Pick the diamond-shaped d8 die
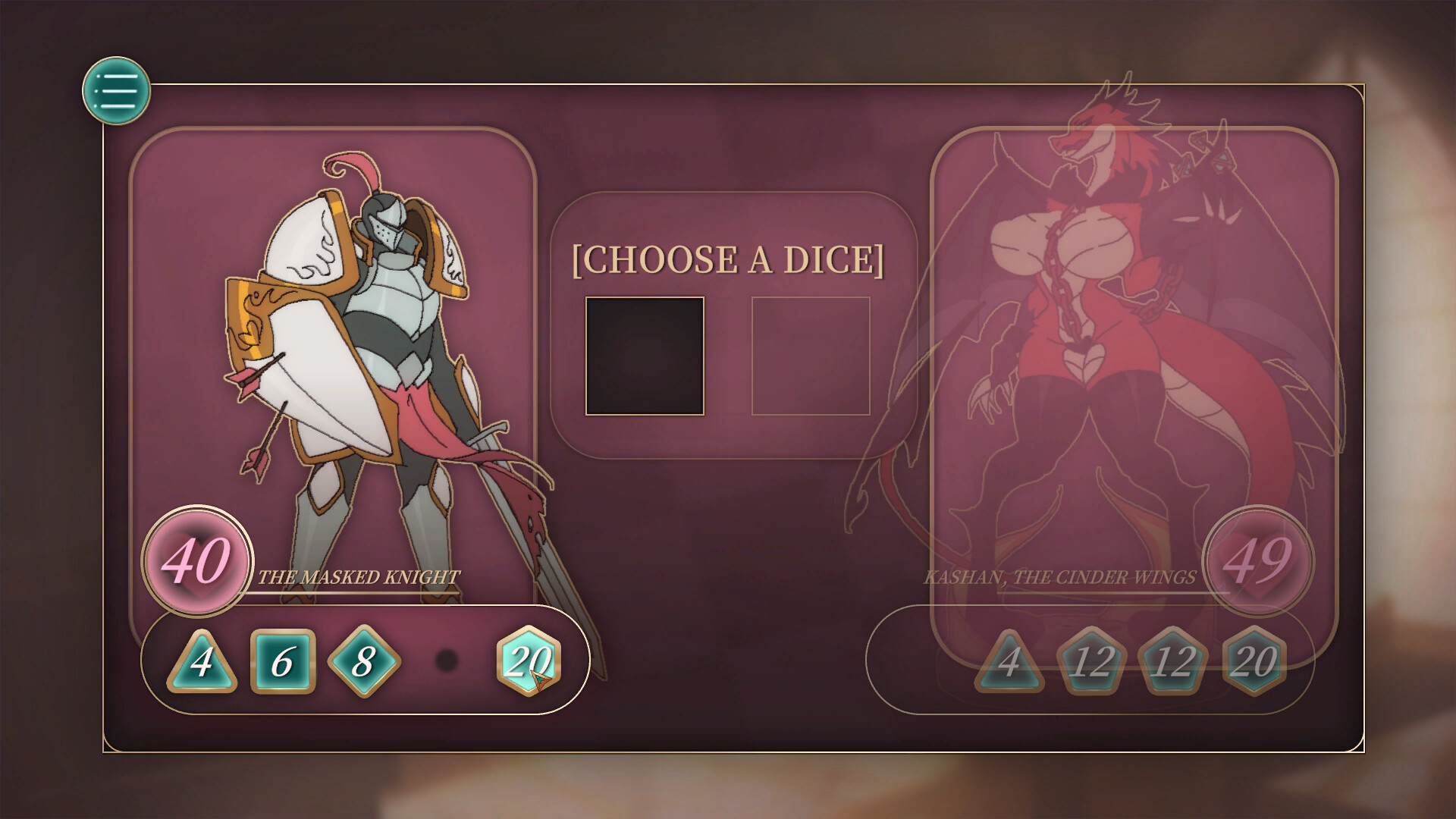This screenshot has height=819, width=1456. coord(366,661)
